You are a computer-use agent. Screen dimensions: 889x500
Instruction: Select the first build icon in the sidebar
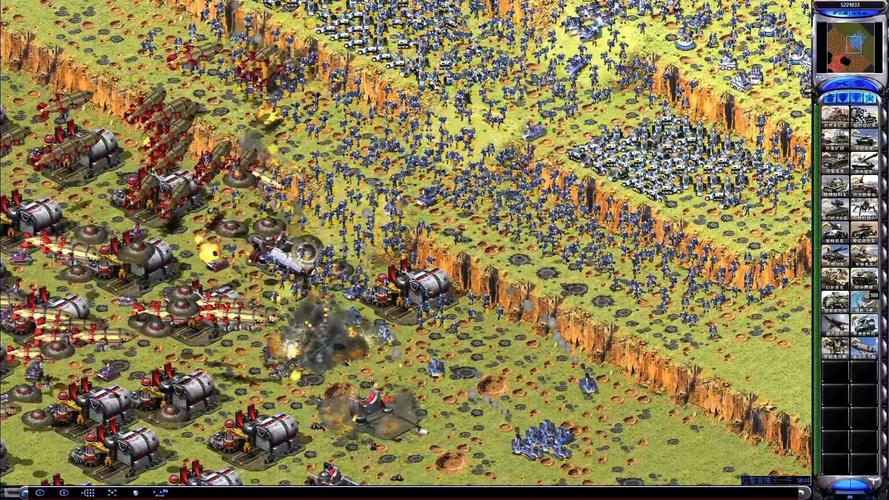pos(835,117)
